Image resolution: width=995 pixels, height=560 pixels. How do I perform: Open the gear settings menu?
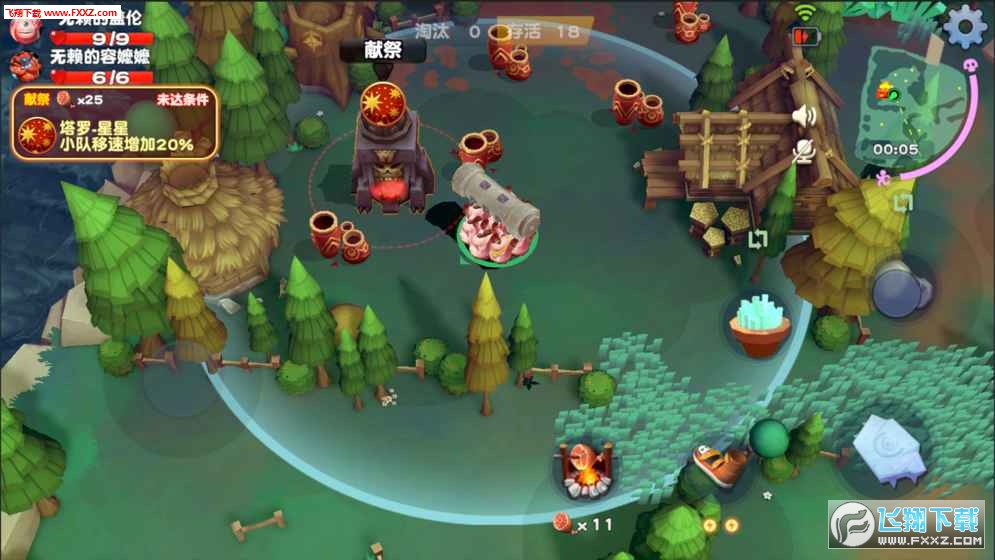(965, 26)
